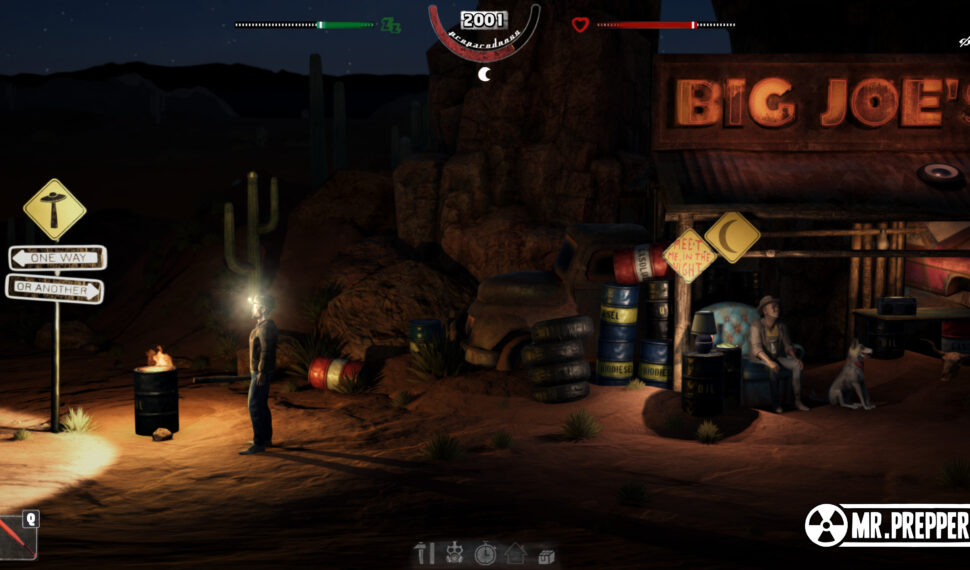Open the crate box inventory icon
Screen dimensions: 970x570
point(546,554)
